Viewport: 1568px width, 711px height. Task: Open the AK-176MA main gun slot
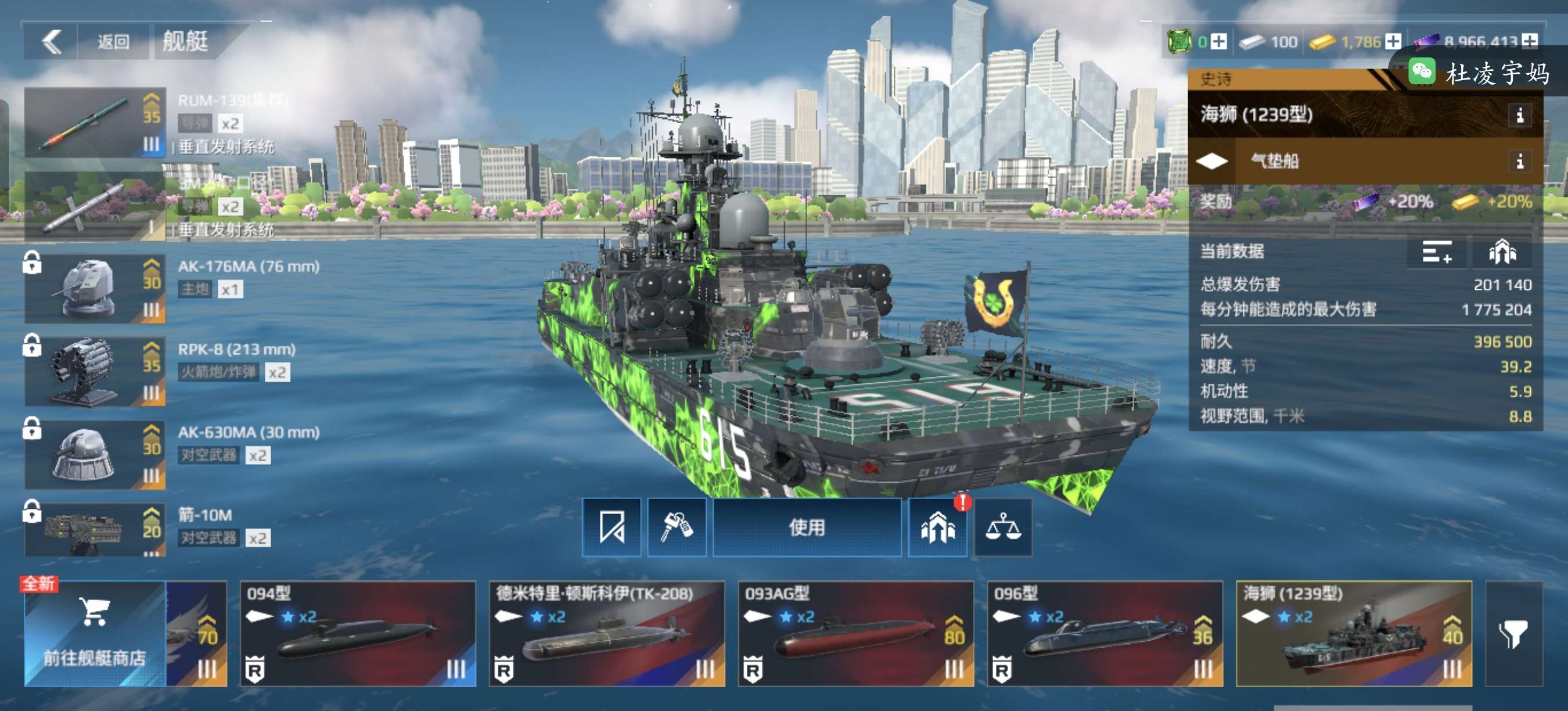[95, 289]
